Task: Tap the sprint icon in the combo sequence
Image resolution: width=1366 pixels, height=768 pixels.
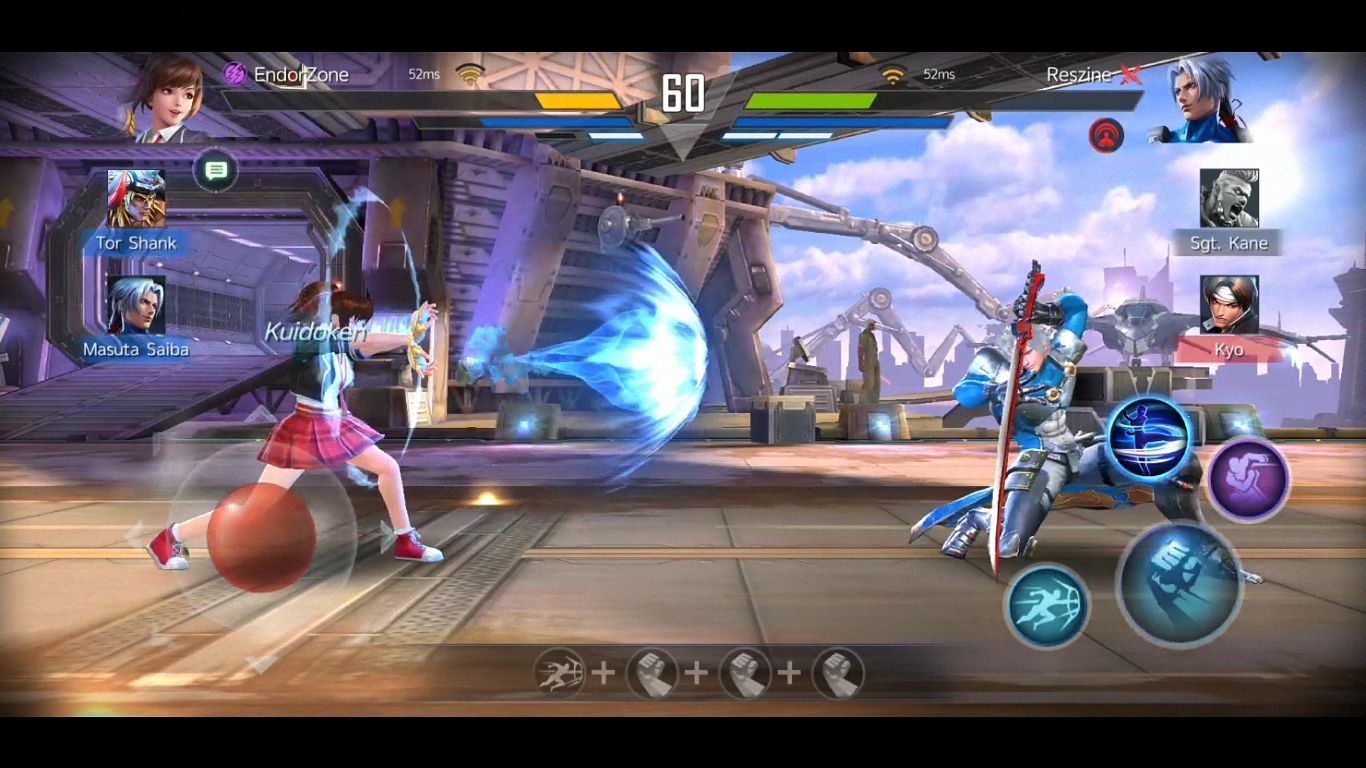Action: (x=557, y=674)
